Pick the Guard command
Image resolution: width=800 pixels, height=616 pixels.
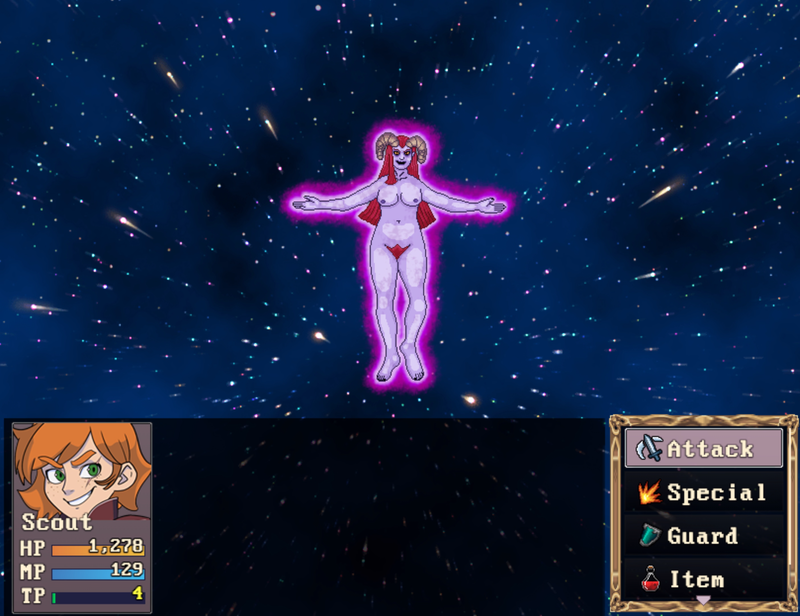point(704,536)
